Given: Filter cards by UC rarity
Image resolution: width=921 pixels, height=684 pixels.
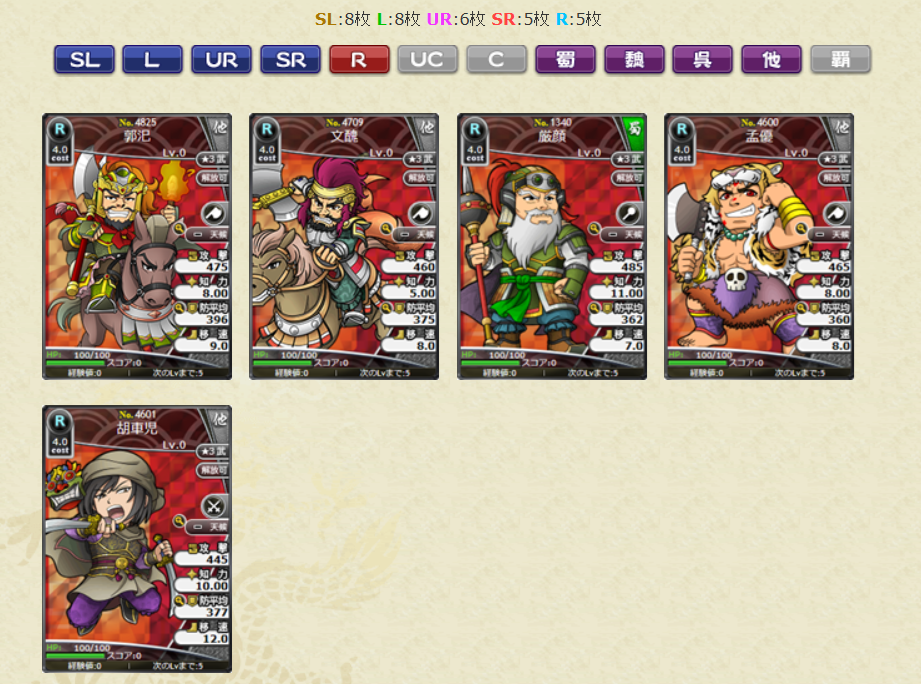Looking at the screenshot, I should point(427,60).
